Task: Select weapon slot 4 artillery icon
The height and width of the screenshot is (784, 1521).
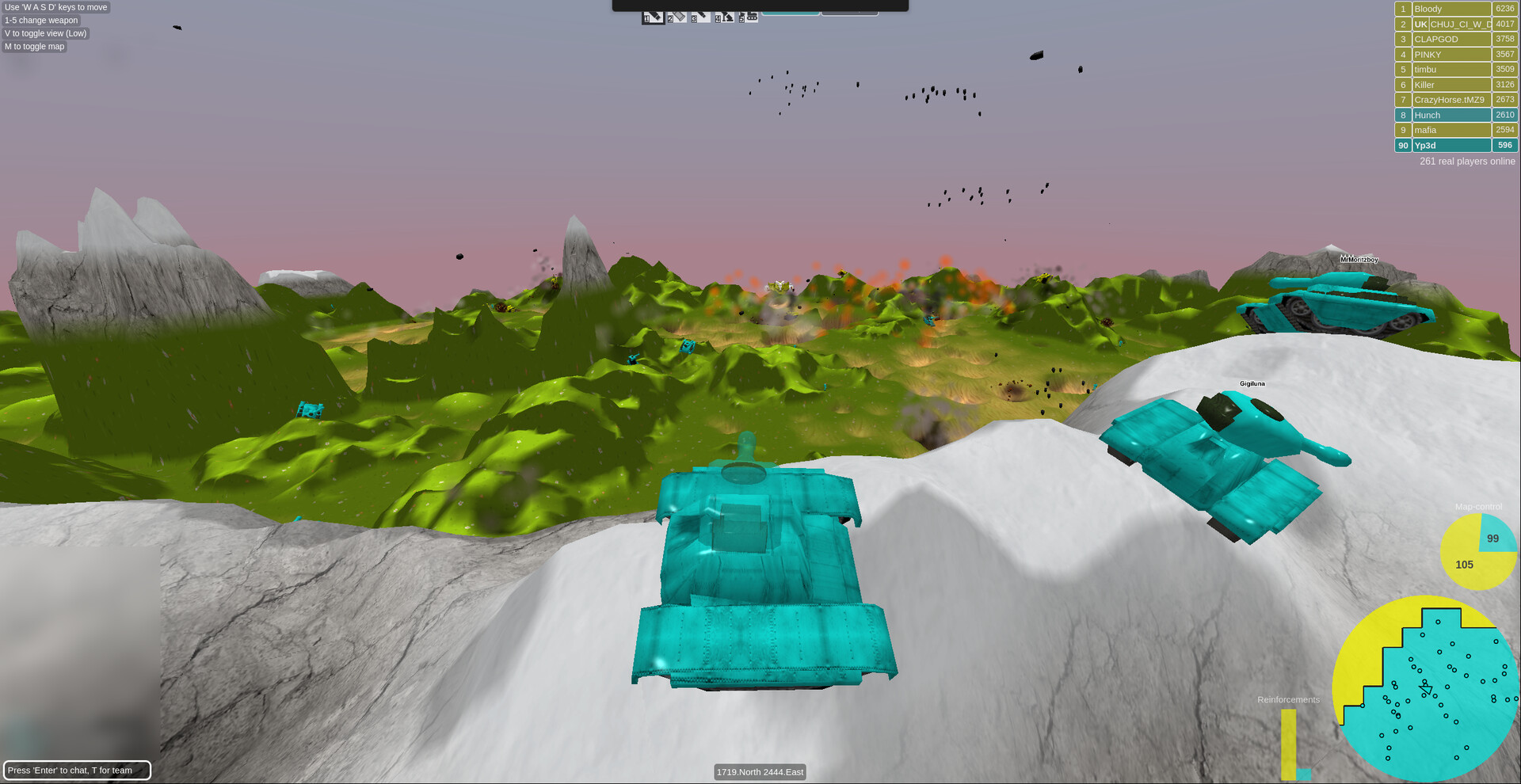Action: pyautogui.click(x=725, y=17)
